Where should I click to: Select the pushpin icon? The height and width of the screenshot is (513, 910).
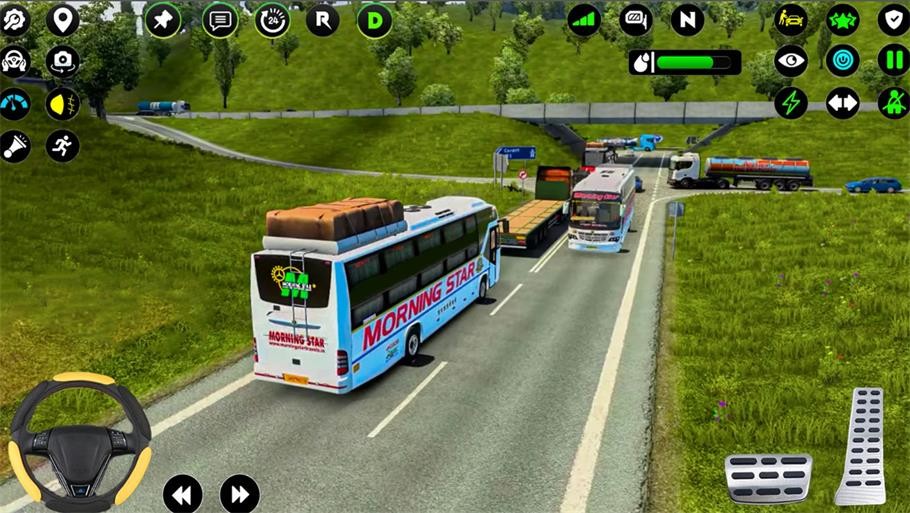163,20
